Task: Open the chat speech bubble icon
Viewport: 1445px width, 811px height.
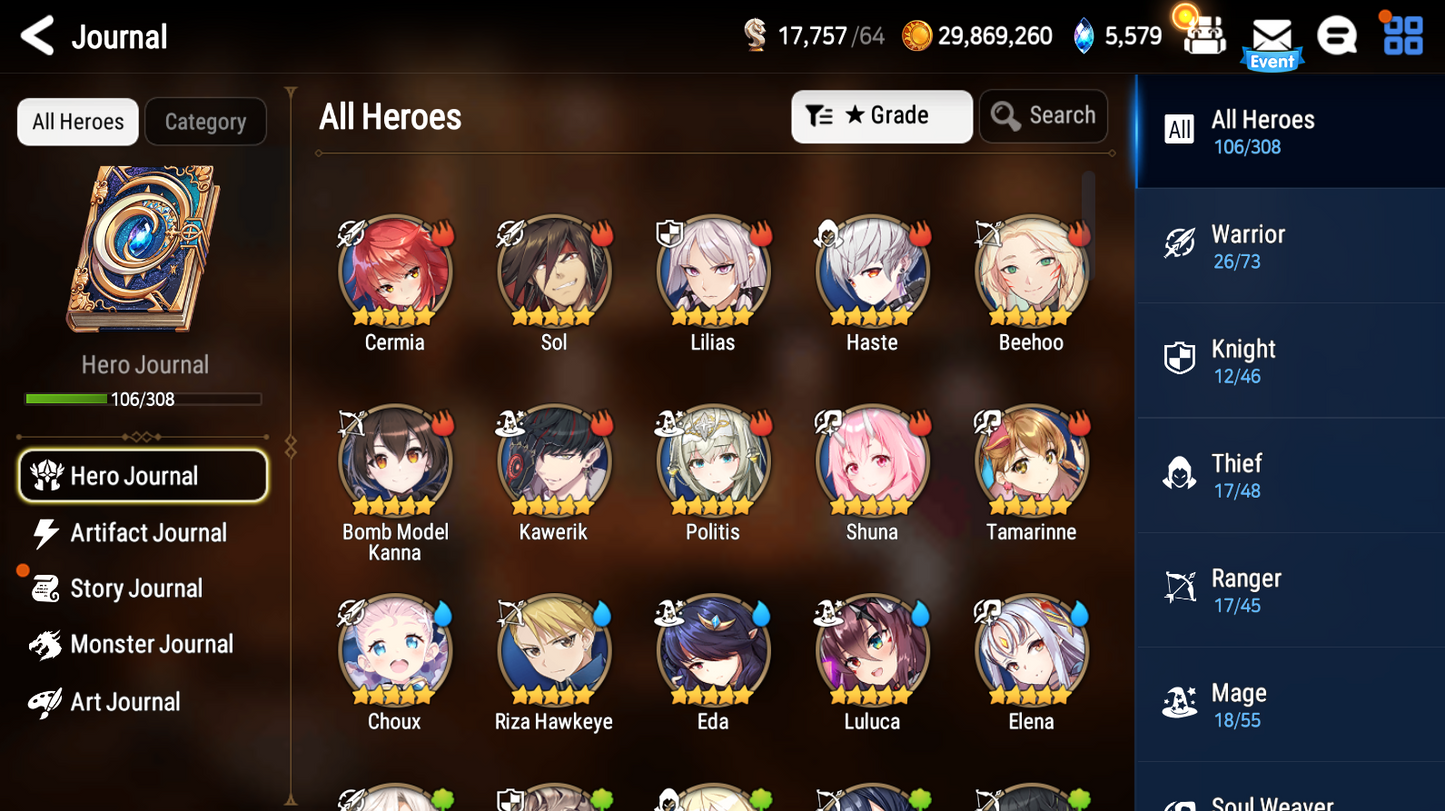Action: pos(1337,35)
